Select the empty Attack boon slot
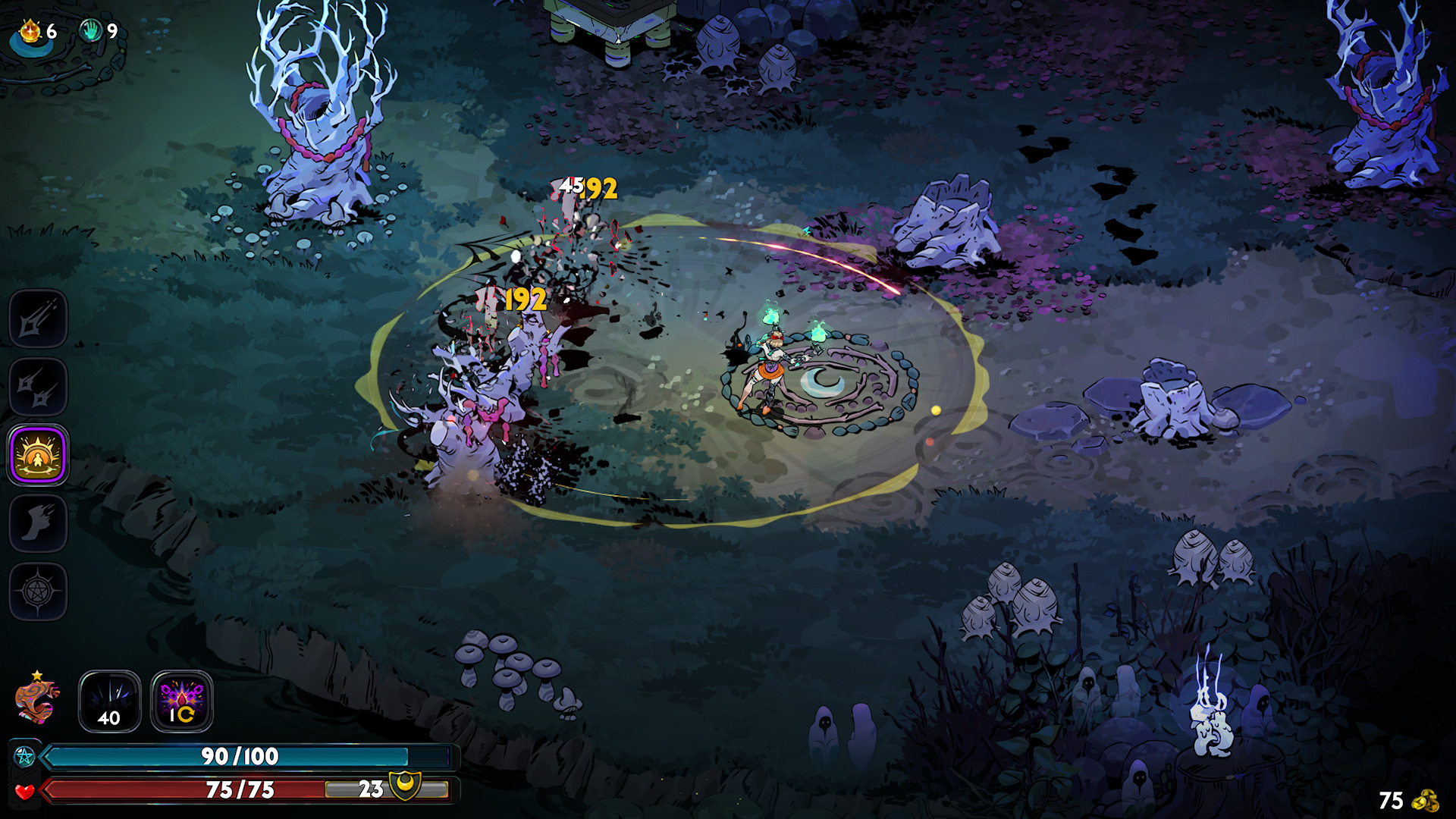 pos(38,318)
